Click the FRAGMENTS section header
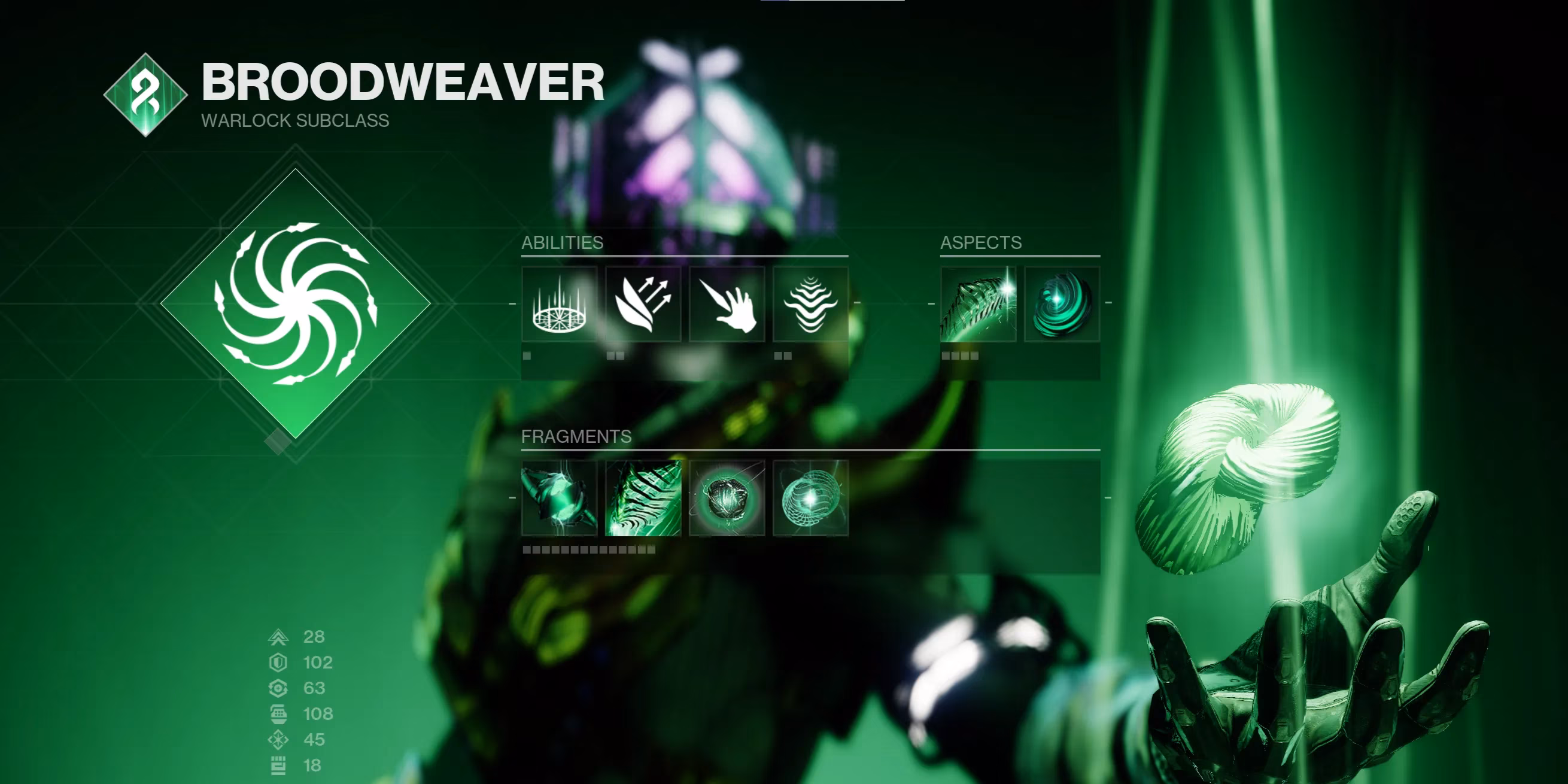Image resolution: width=1568 pixels, height=784 pixels. [x=576, y=436]
